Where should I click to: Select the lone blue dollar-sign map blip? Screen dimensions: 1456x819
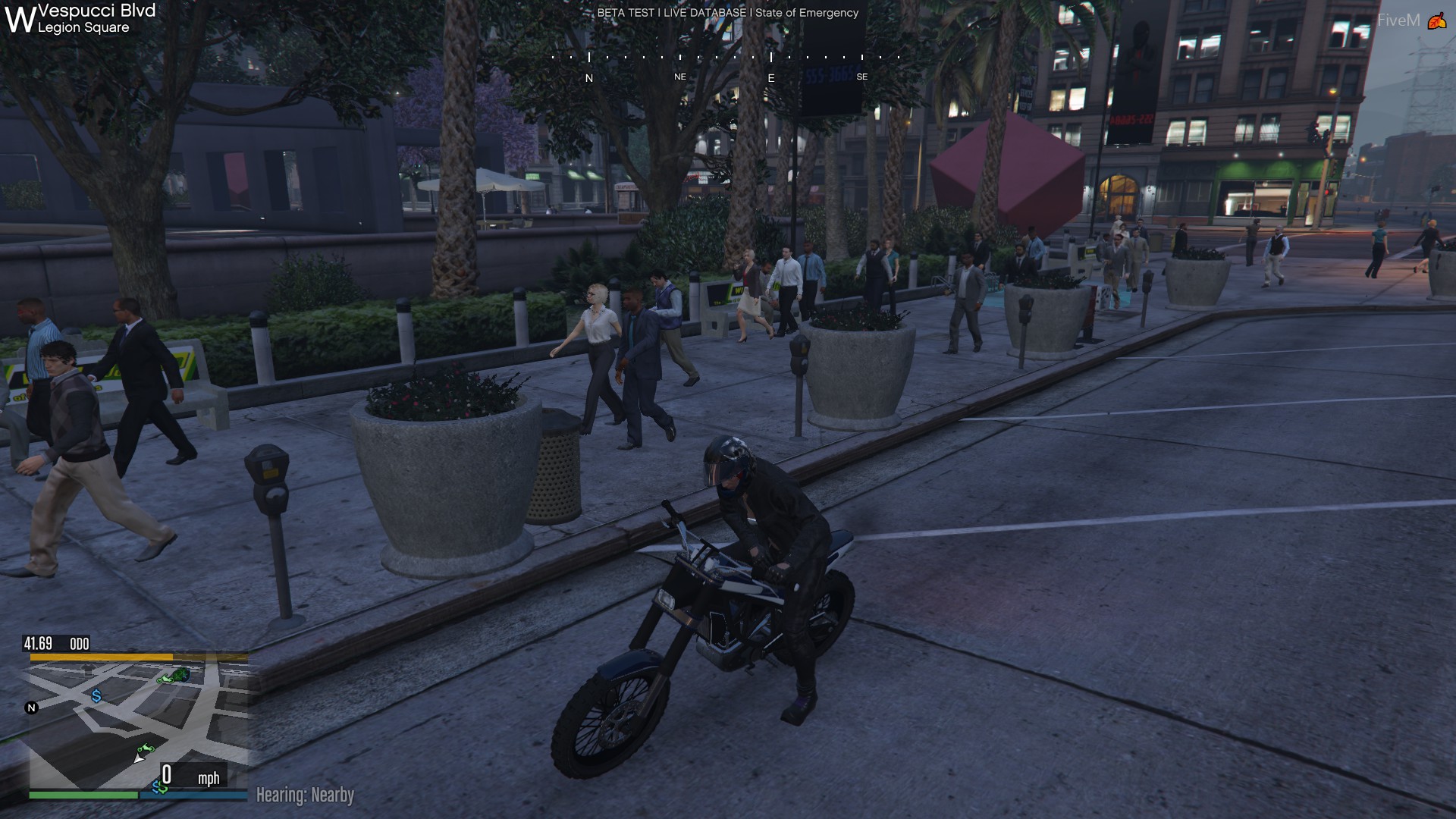pyautogui.click(x=96, y=695)
